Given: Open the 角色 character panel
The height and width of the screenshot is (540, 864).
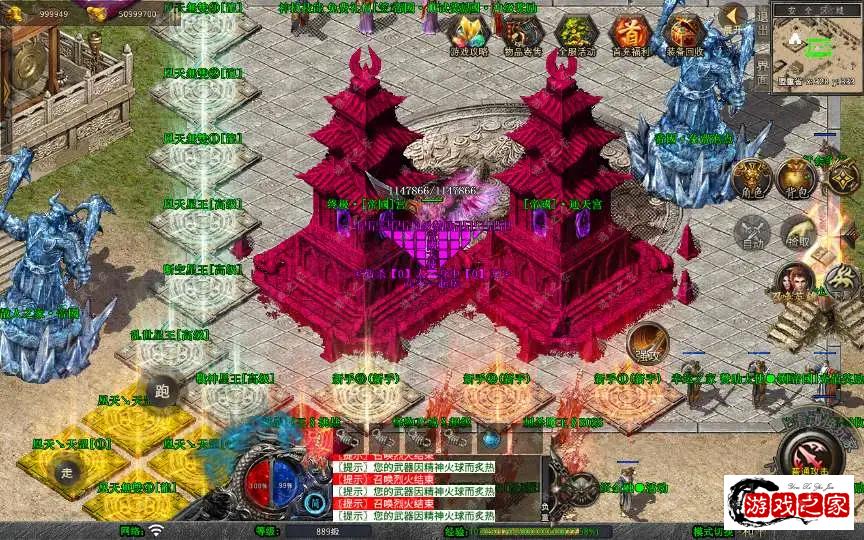Looking at the screenshot, I should (x=751, y=179).
